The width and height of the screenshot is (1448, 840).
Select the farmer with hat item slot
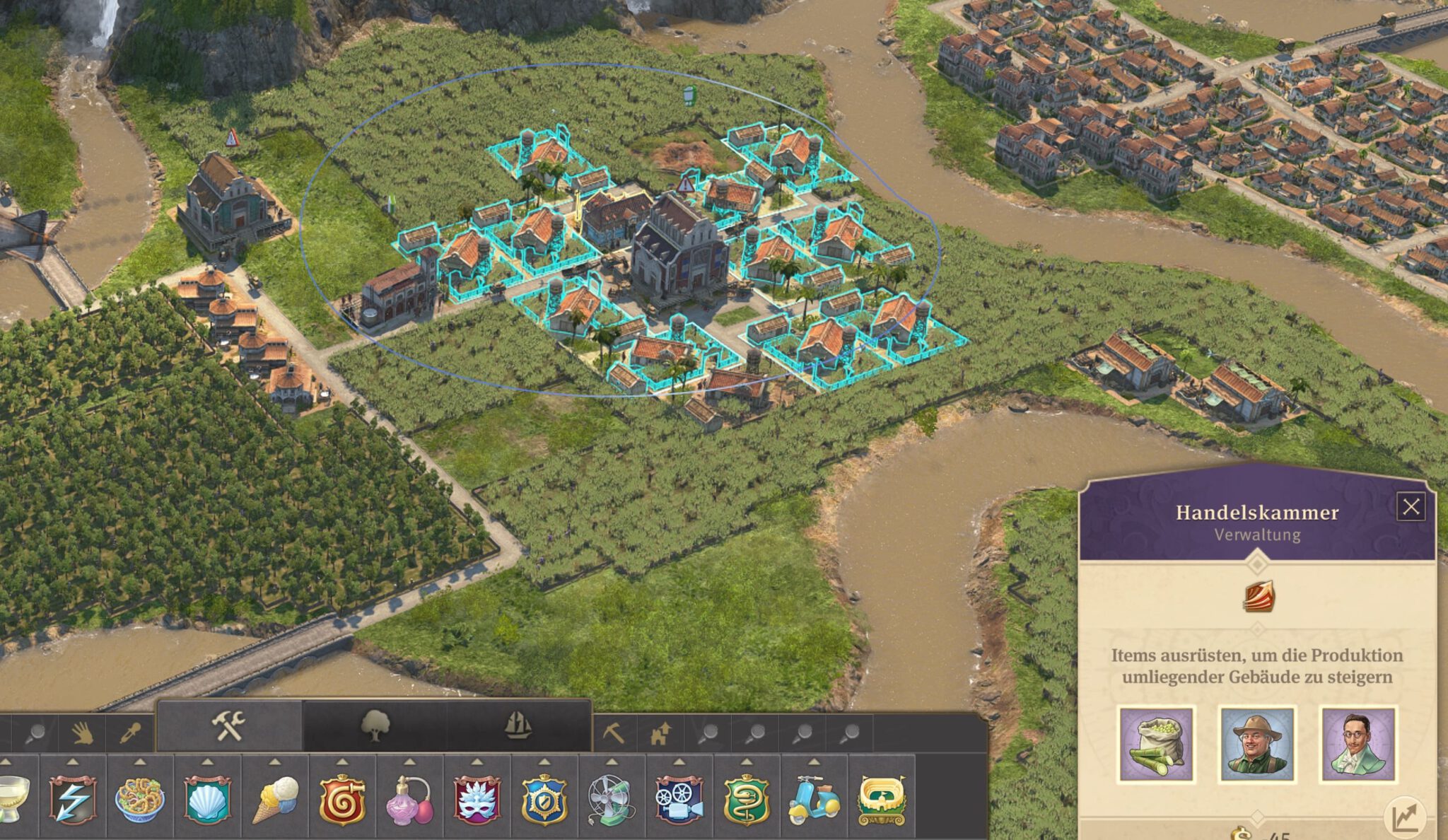pos(1257,745)
